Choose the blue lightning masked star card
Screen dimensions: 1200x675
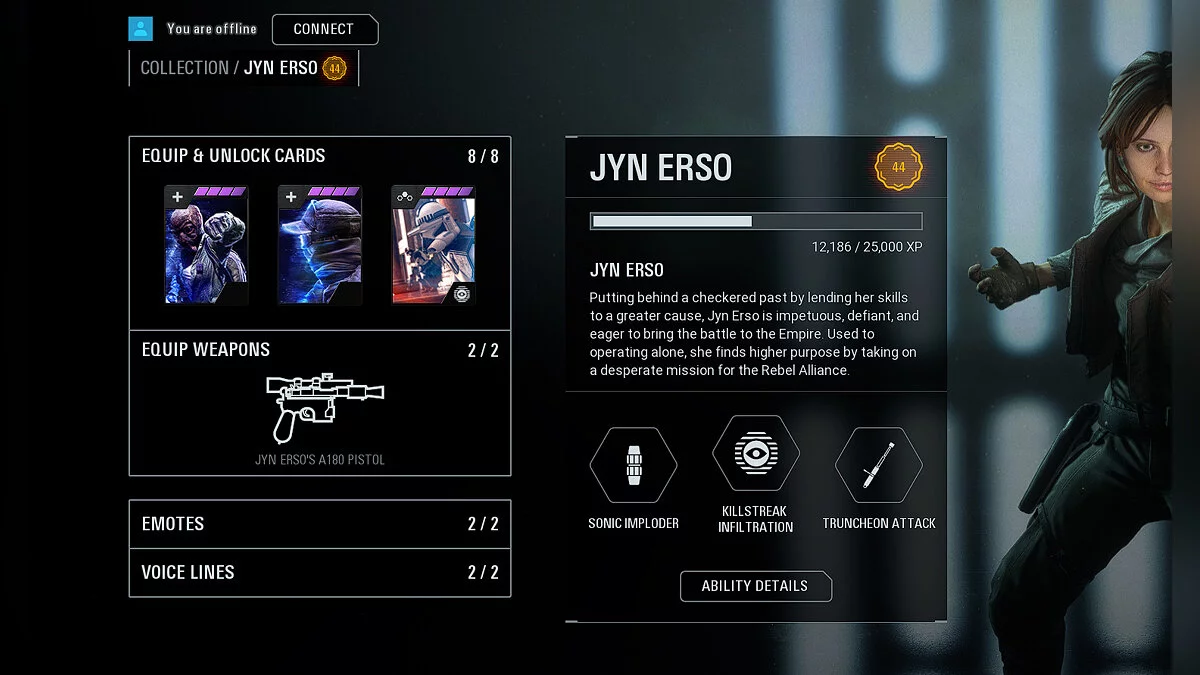(x=319, y=245)
